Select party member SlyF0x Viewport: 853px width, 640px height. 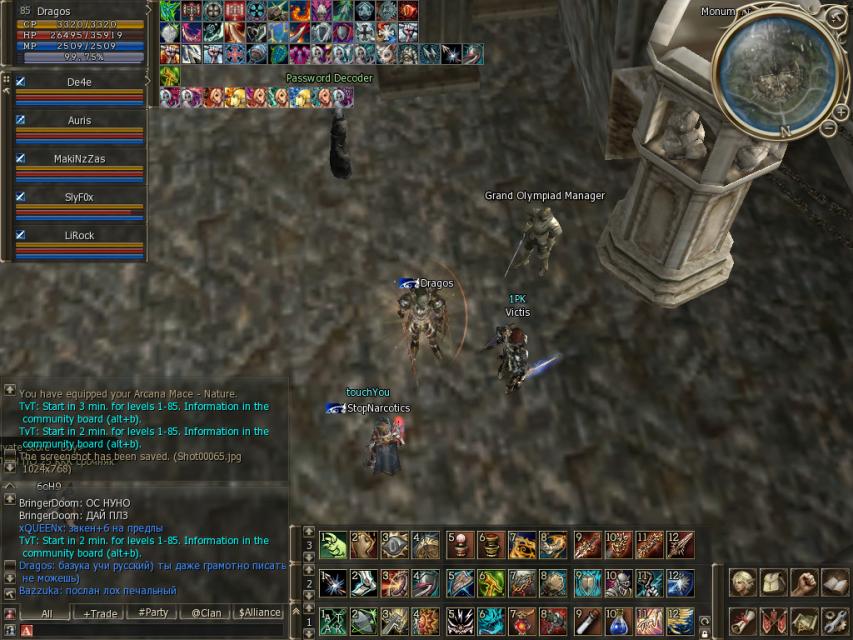coord(79,197)
